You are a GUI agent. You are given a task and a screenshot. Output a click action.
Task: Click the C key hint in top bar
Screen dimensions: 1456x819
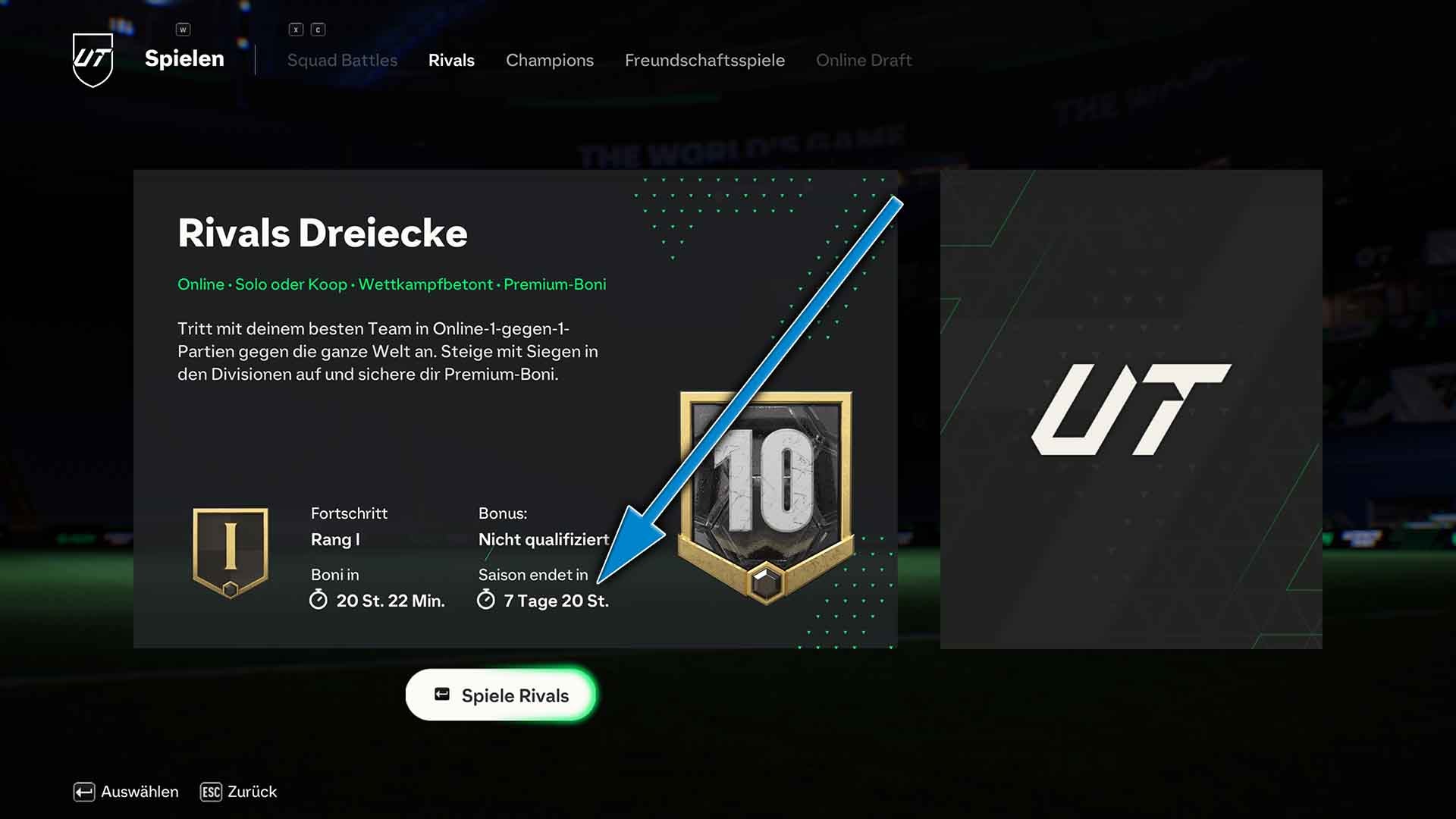318,29
